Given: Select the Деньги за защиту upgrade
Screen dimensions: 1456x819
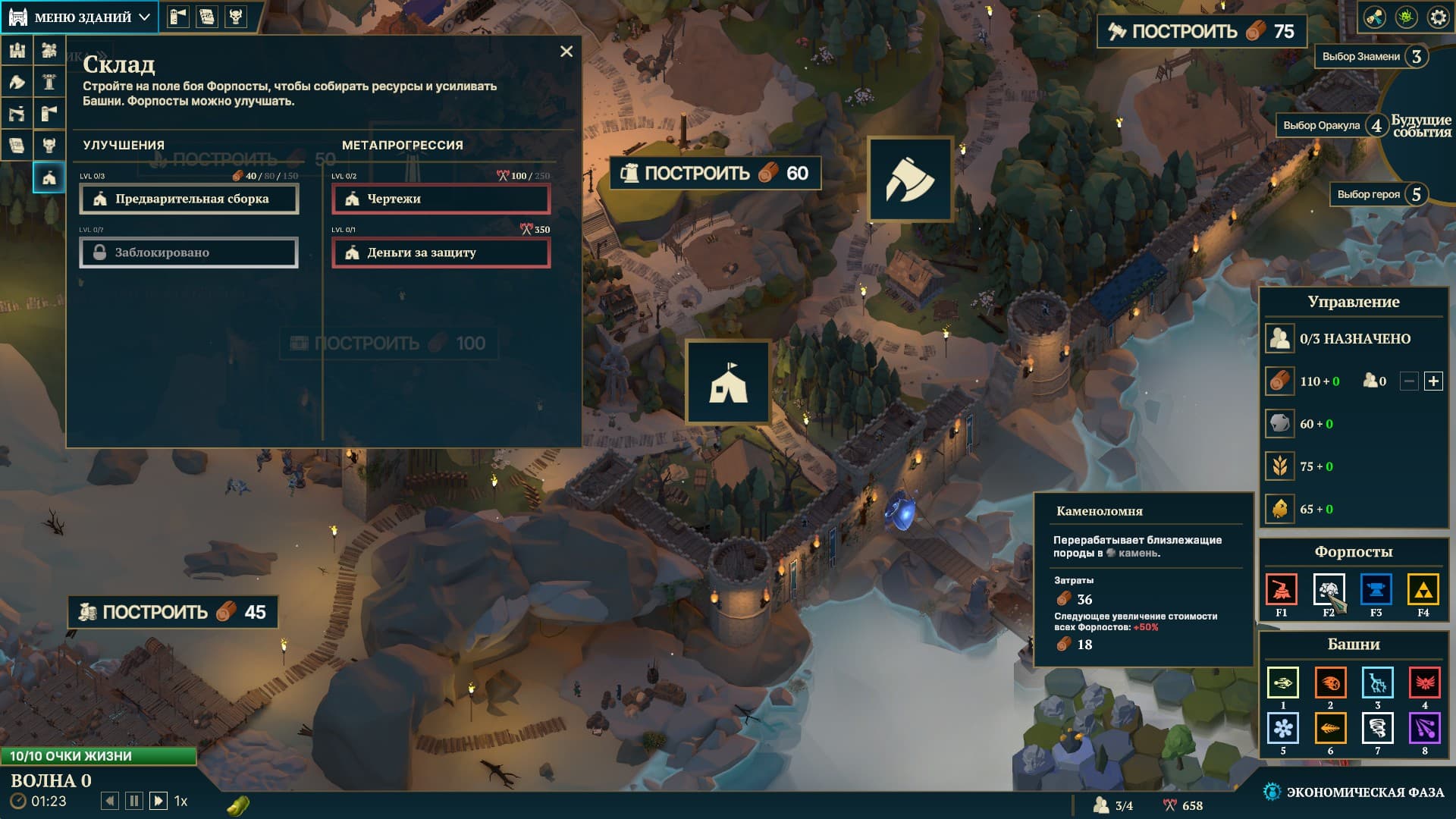Looking at the screenshot, I should [441, 253].
